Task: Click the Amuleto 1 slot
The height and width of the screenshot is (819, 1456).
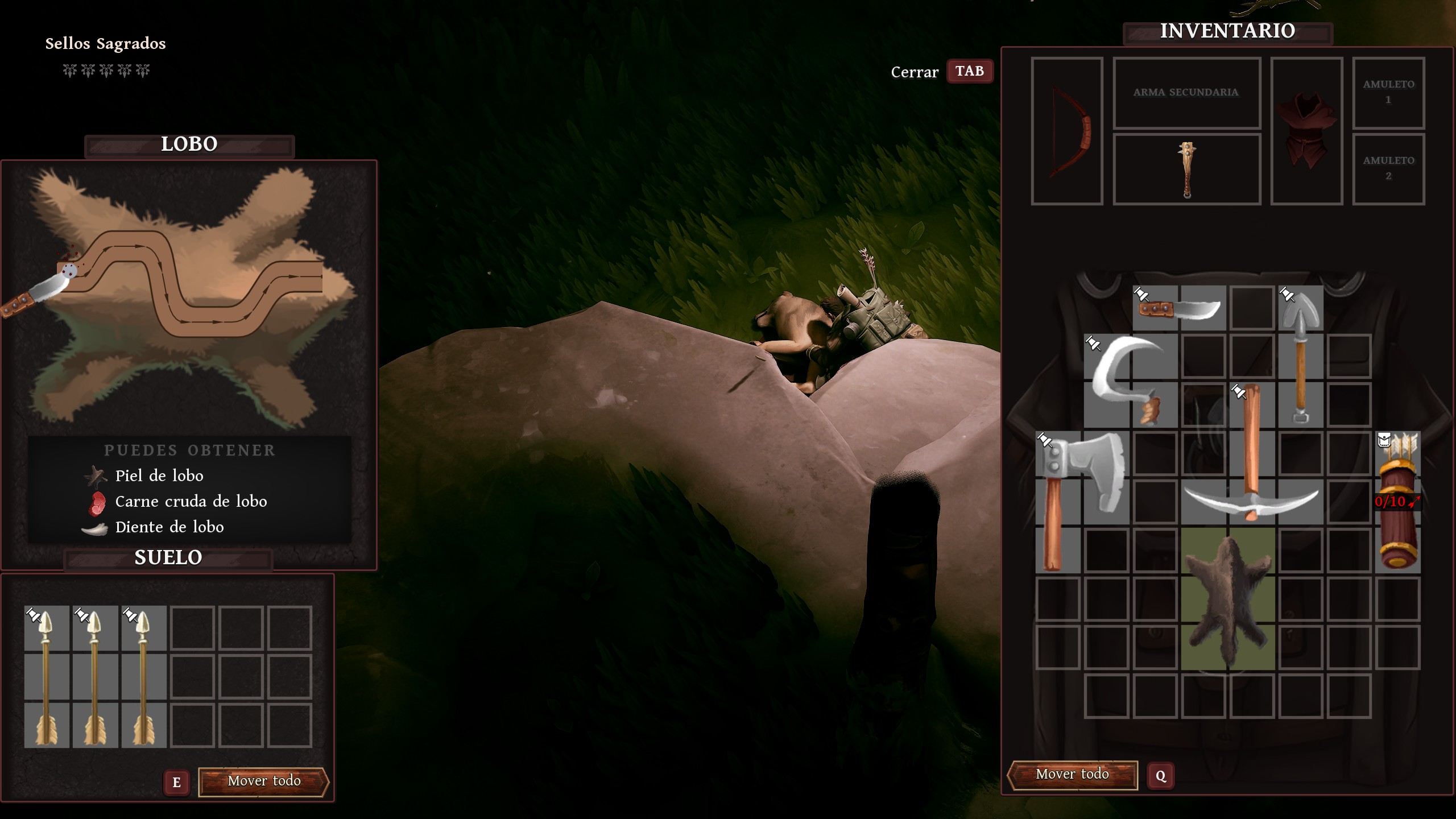Action: [x=1388, y=93]
